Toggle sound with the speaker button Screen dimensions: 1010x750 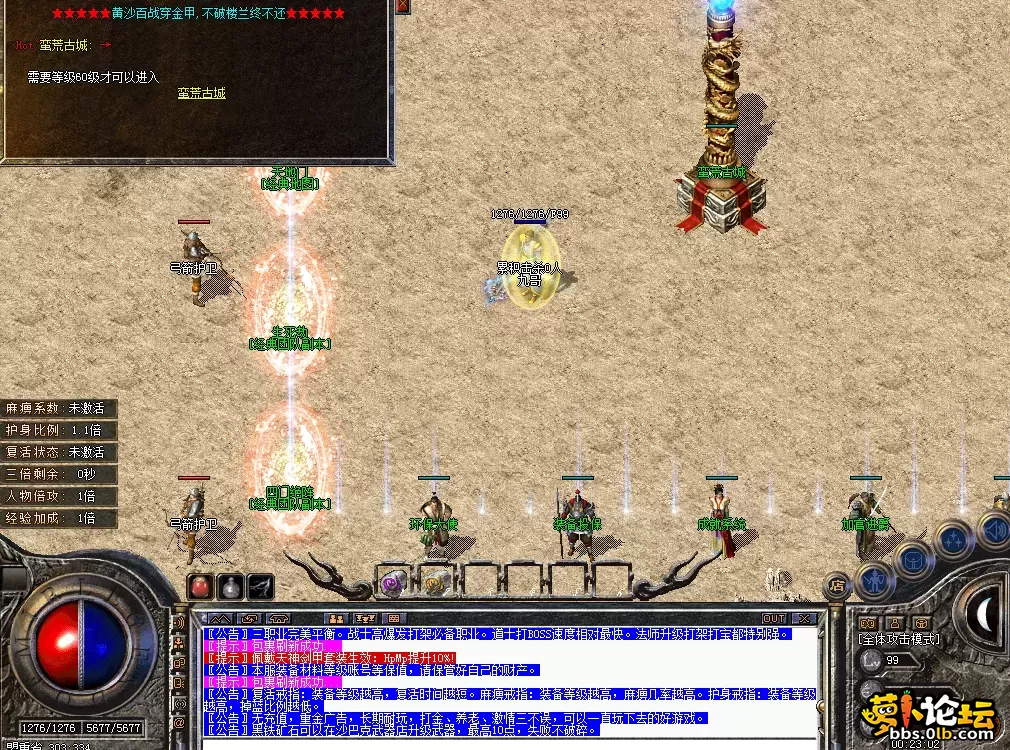click(x=993, y=528)
